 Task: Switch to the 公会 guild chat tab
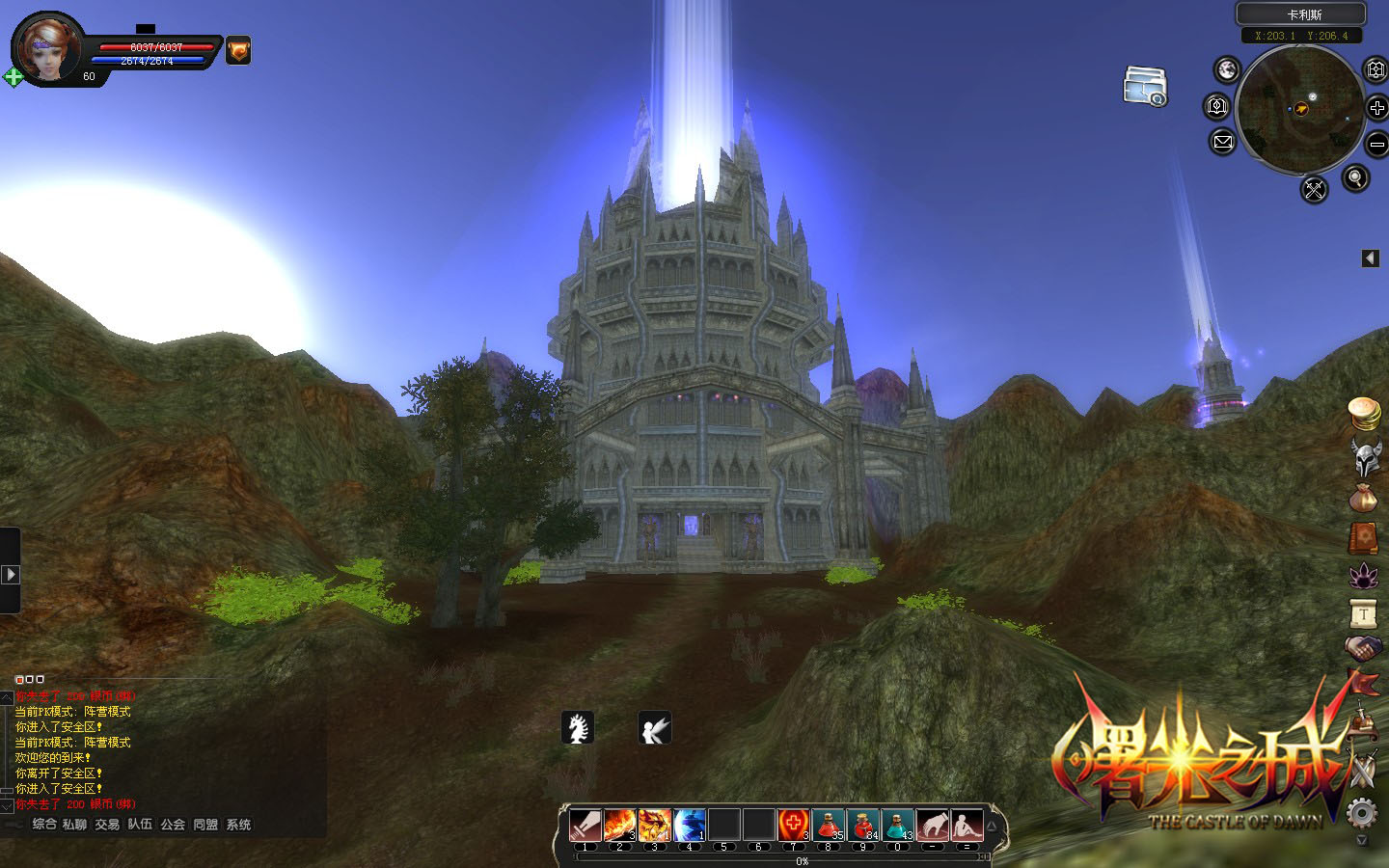point(173,825)
